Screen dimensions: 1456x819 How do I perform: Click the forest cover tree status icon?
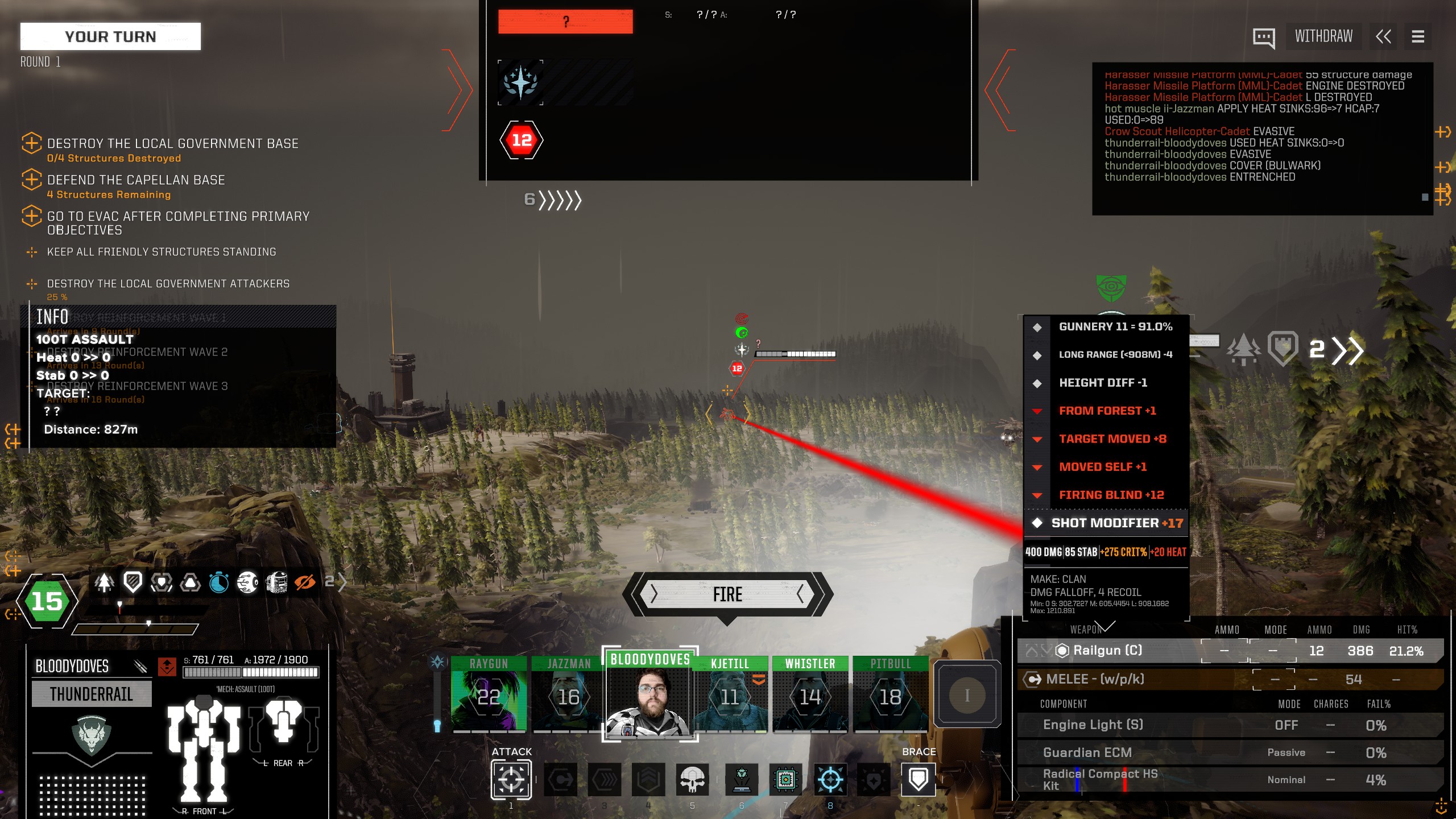104,582
